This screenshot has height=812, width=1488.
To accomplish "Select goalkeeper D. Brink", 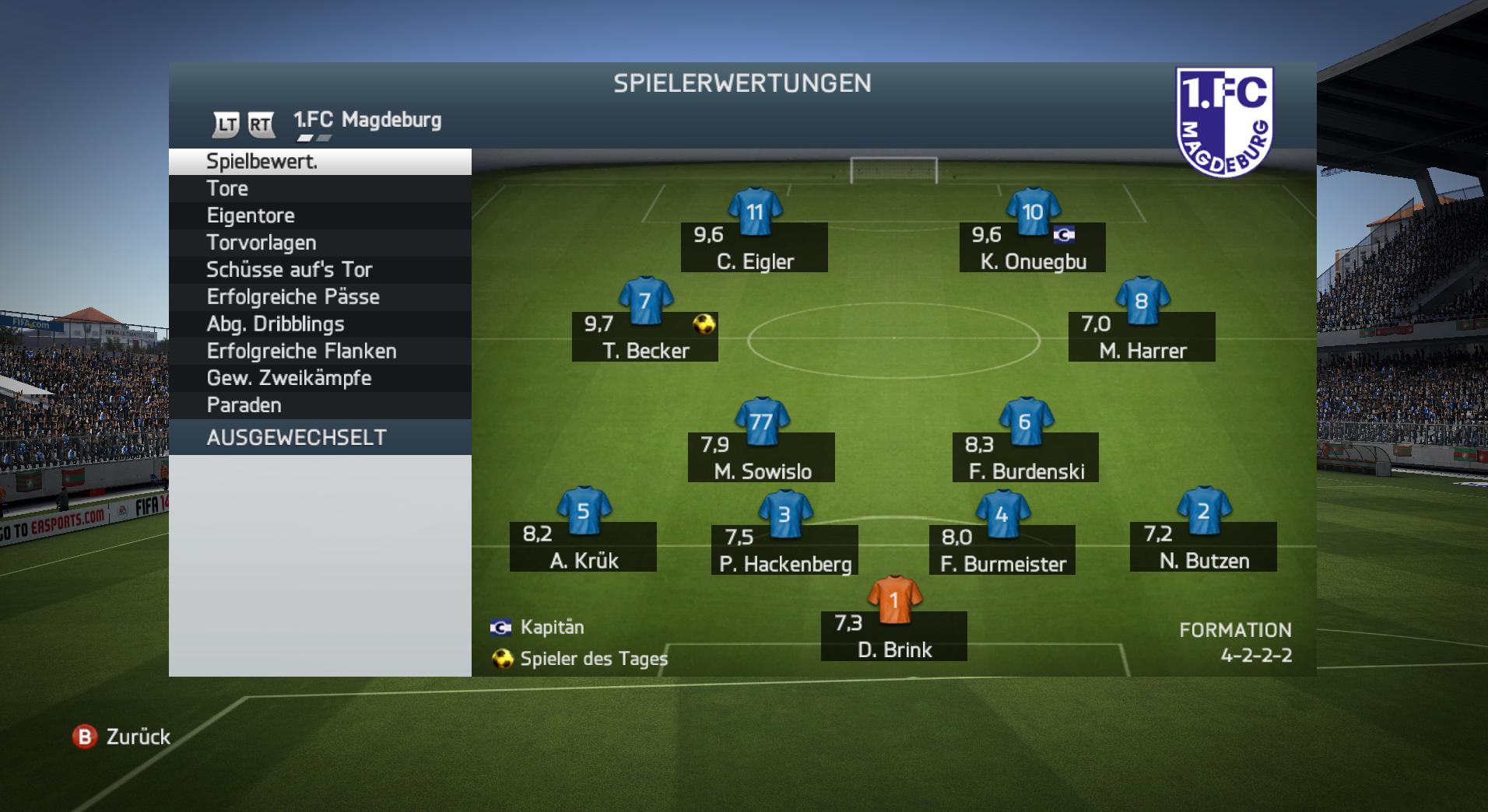I will pyautogui.click(x=894, y=636).
